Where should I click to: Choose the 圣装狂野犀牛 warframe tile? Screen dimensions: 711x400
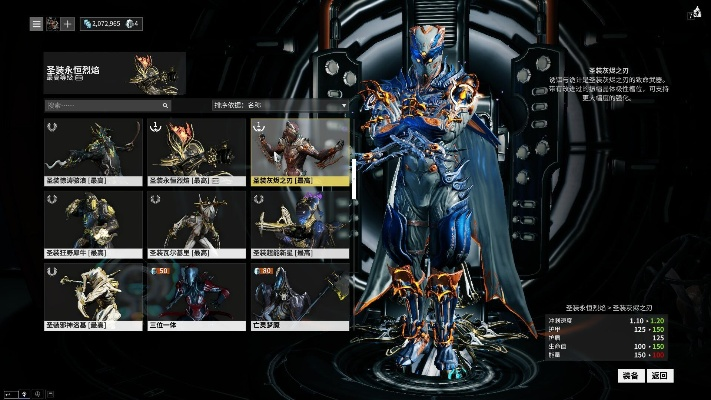pos(93,224)
